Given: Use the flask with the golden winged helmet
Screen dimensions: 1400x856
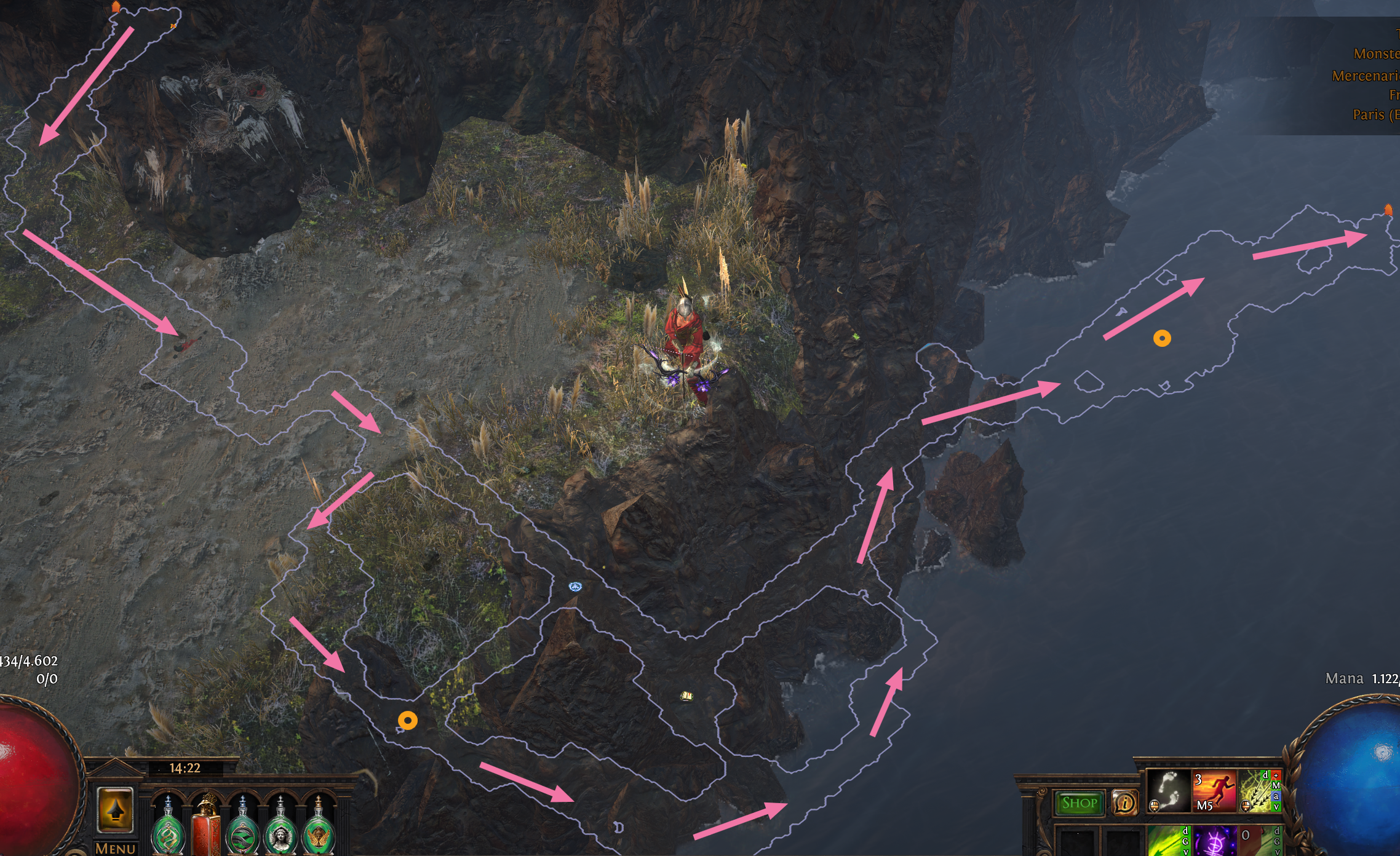Looking at the screenshot, I should [x=319, y=836].
